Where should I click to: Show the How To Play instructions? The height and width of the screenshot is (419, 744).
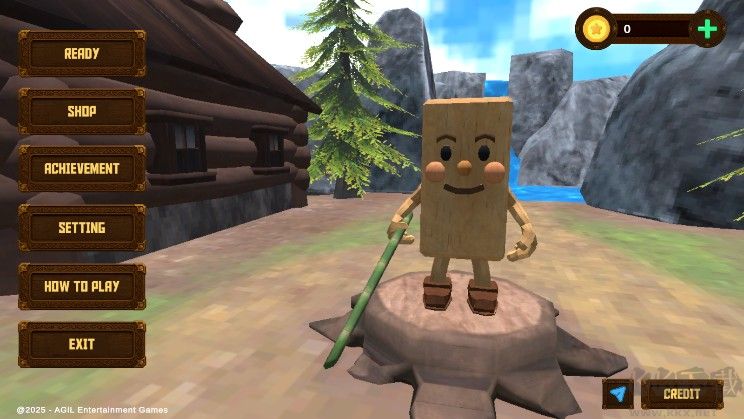coord(82,286)
